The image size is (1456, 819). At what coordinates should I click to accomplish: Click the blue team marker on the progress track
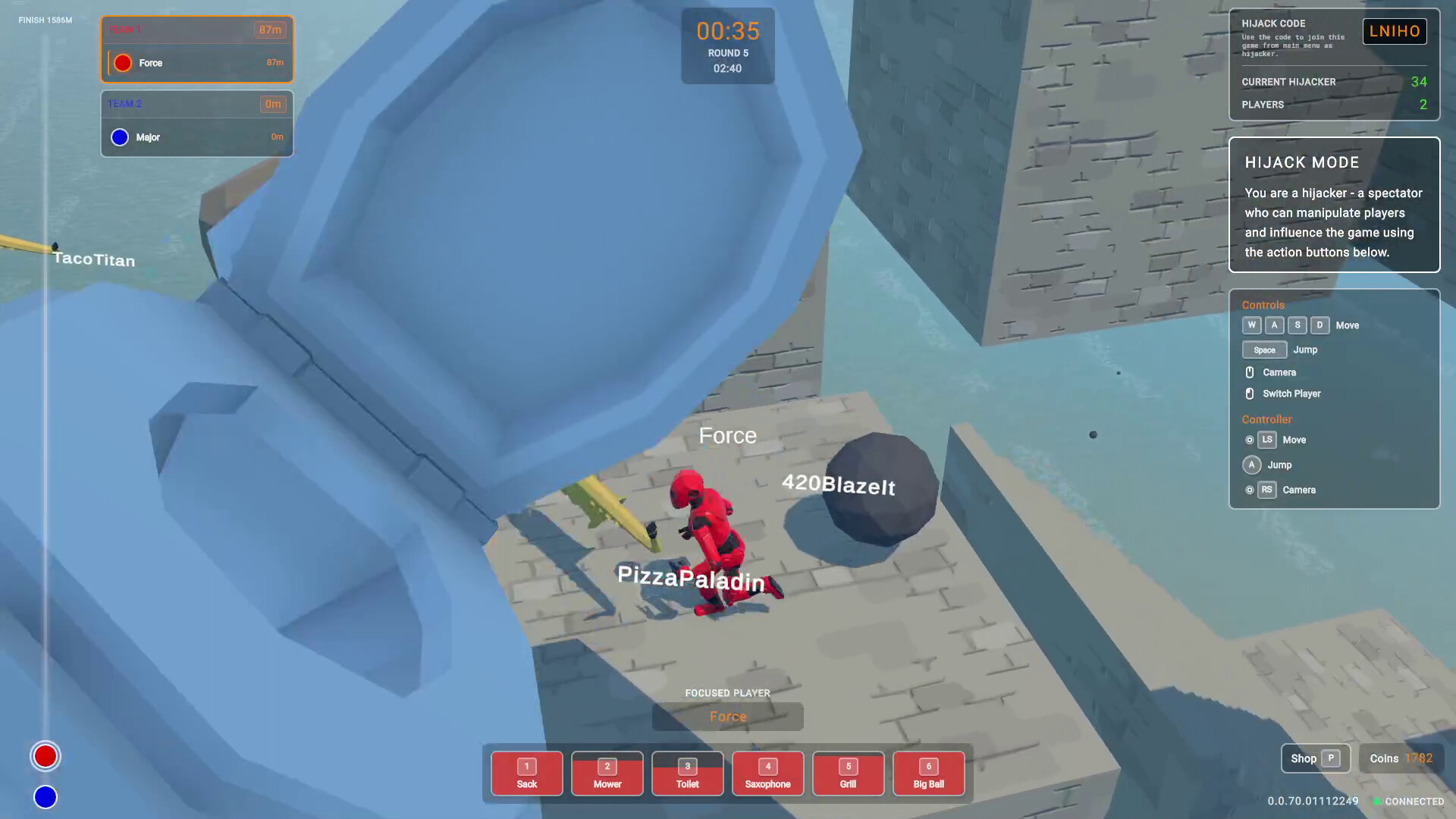[x=45, y=797]
